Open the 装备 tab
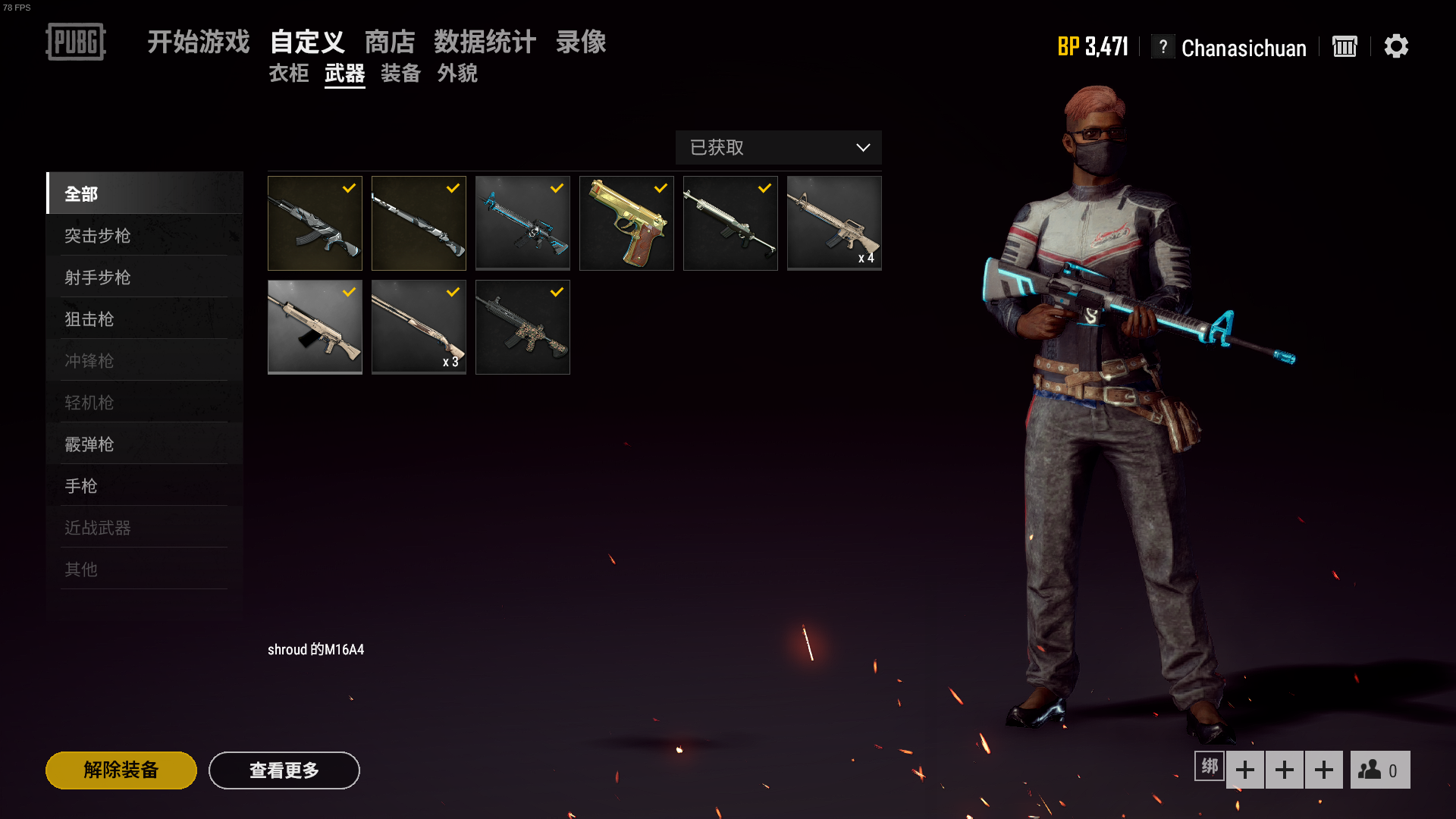Screen dimensions: 1456x819 (x=400, y=74)
